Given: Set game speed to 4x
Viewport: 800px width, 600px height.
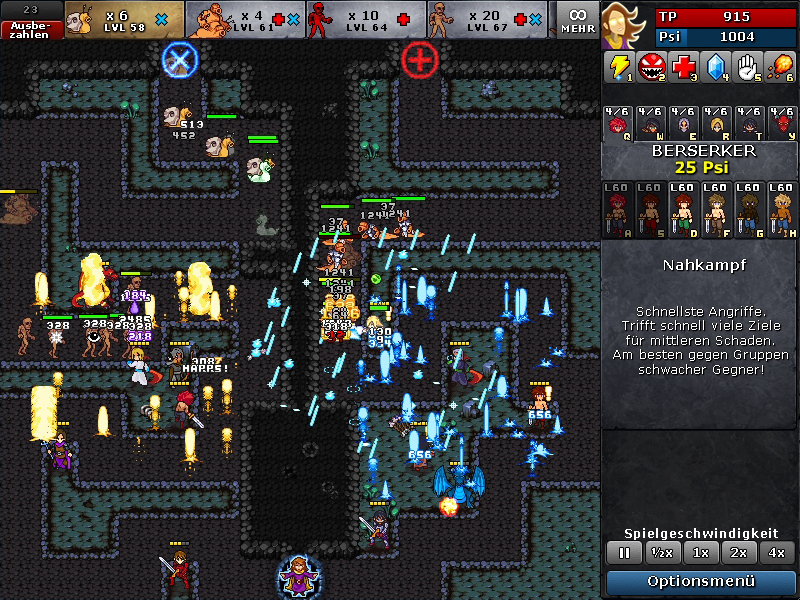Looking at the screenshot, I should (776, 552).
